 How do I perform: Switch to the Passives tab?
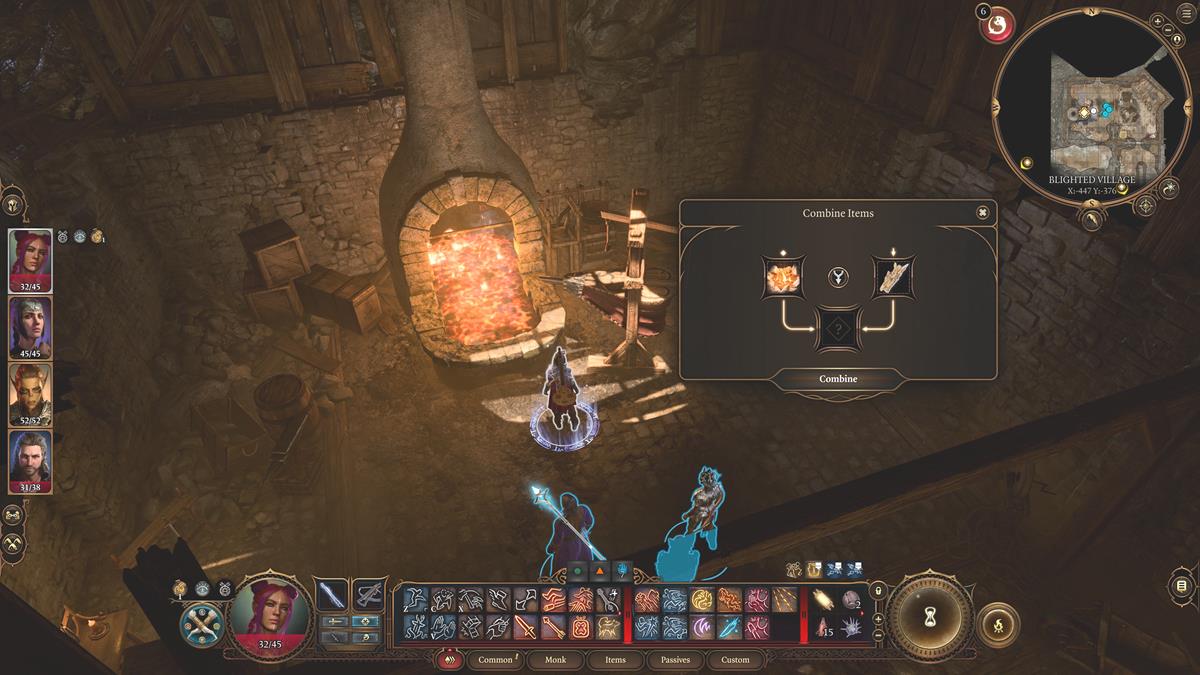click(675, 660)
